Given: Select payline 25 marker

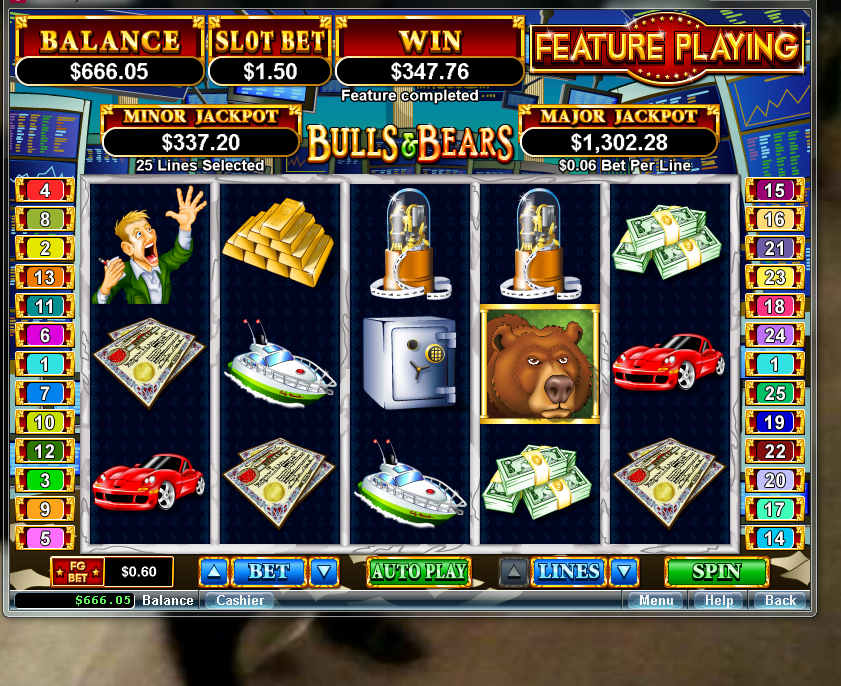Looking at the screenshot, I should tap(774, 394).
